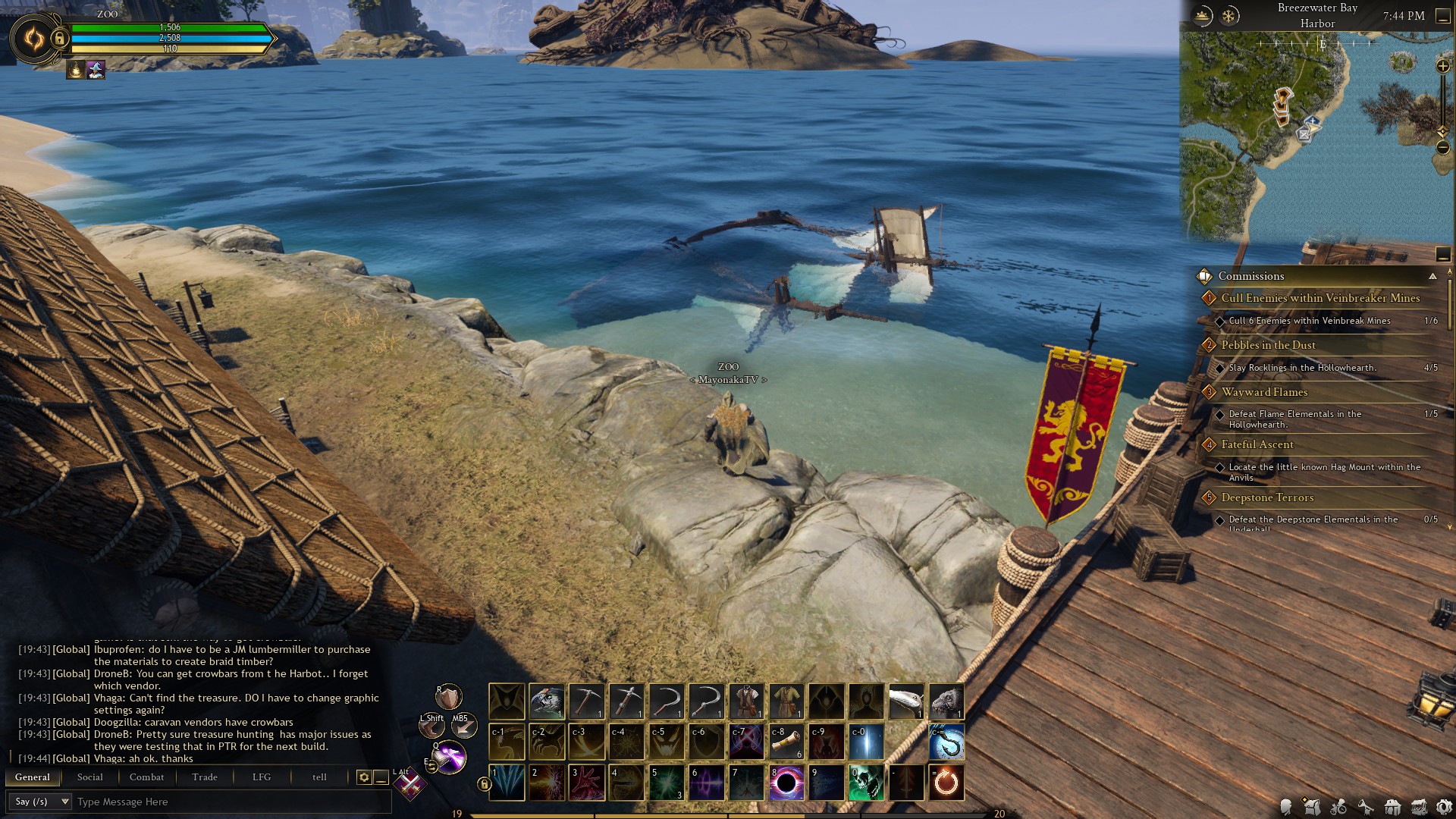Open the gear settings menu icon
Viewport: 1456px width, 819px height.
click(x=1444, y=808)
